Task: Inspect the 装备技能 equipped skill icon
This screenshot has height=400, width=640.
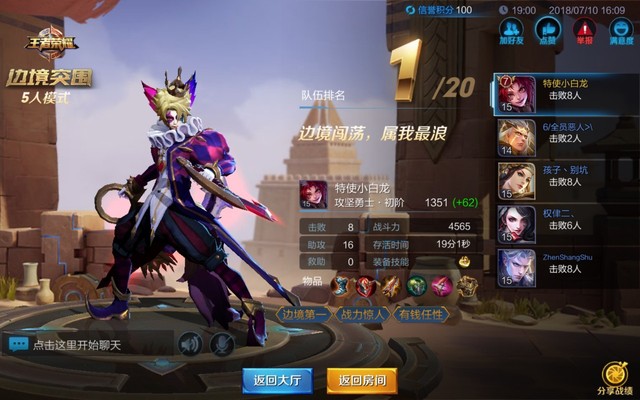Action: (x=464, y=261)
